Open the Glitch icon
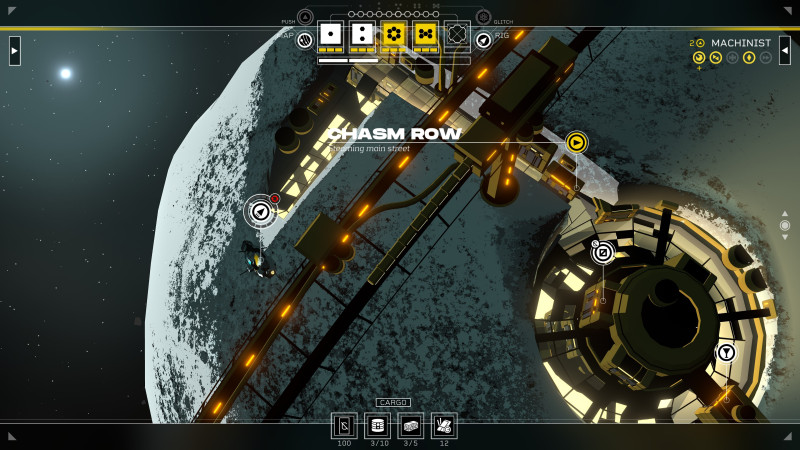Image resolution: width=800 pixels, height=450 pixels. (483, 17)
